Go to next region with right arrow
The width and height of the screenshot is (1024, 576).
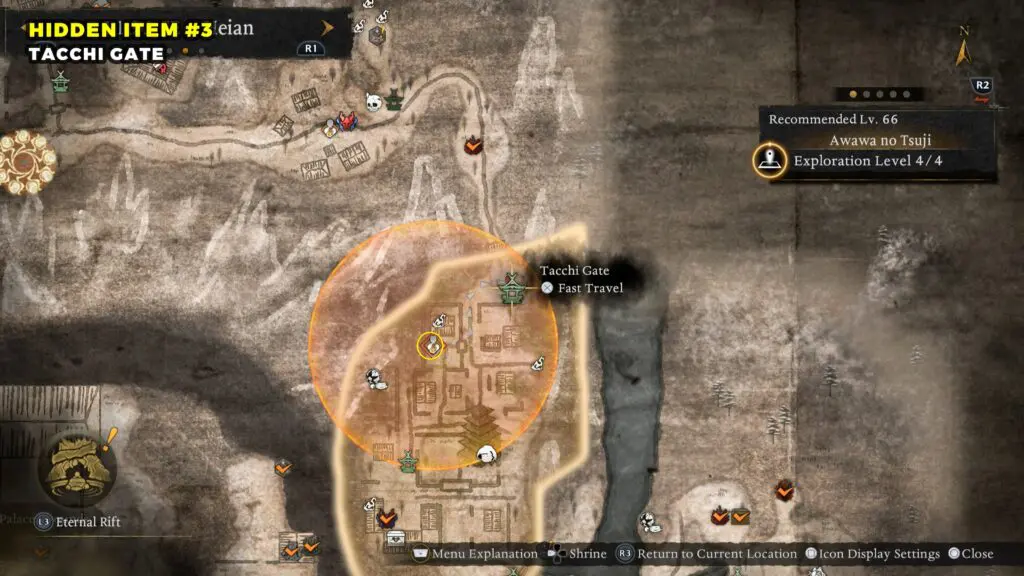328,28
